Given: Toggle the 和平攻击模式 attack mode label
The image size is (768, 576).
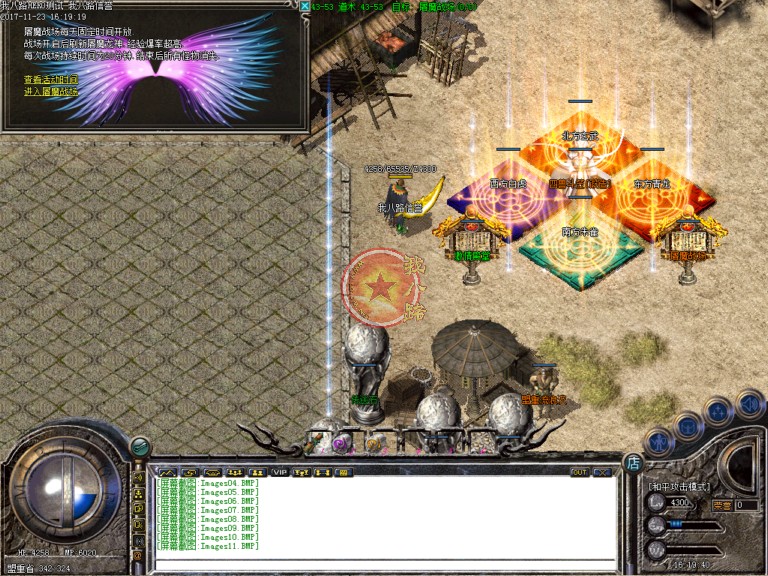Looking at the screenshot, I should (x=678, y=486).
